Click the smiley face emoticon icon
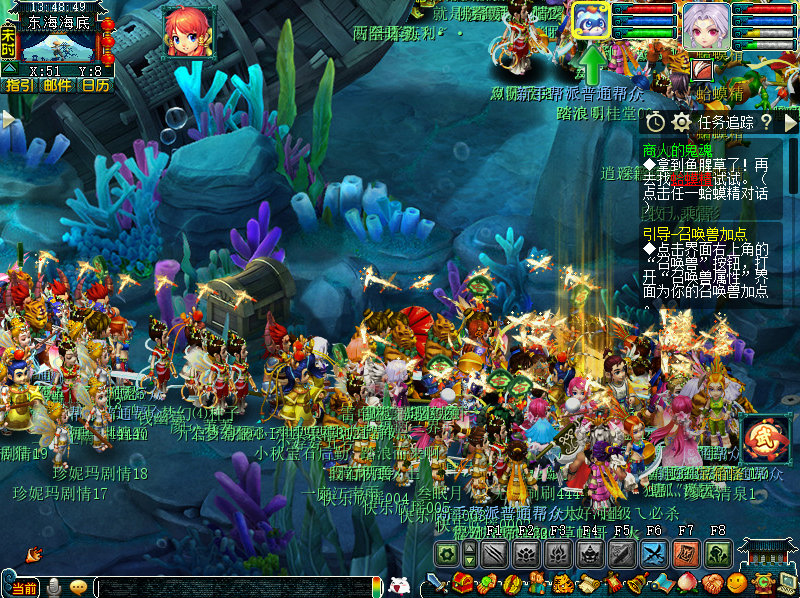 738,583
